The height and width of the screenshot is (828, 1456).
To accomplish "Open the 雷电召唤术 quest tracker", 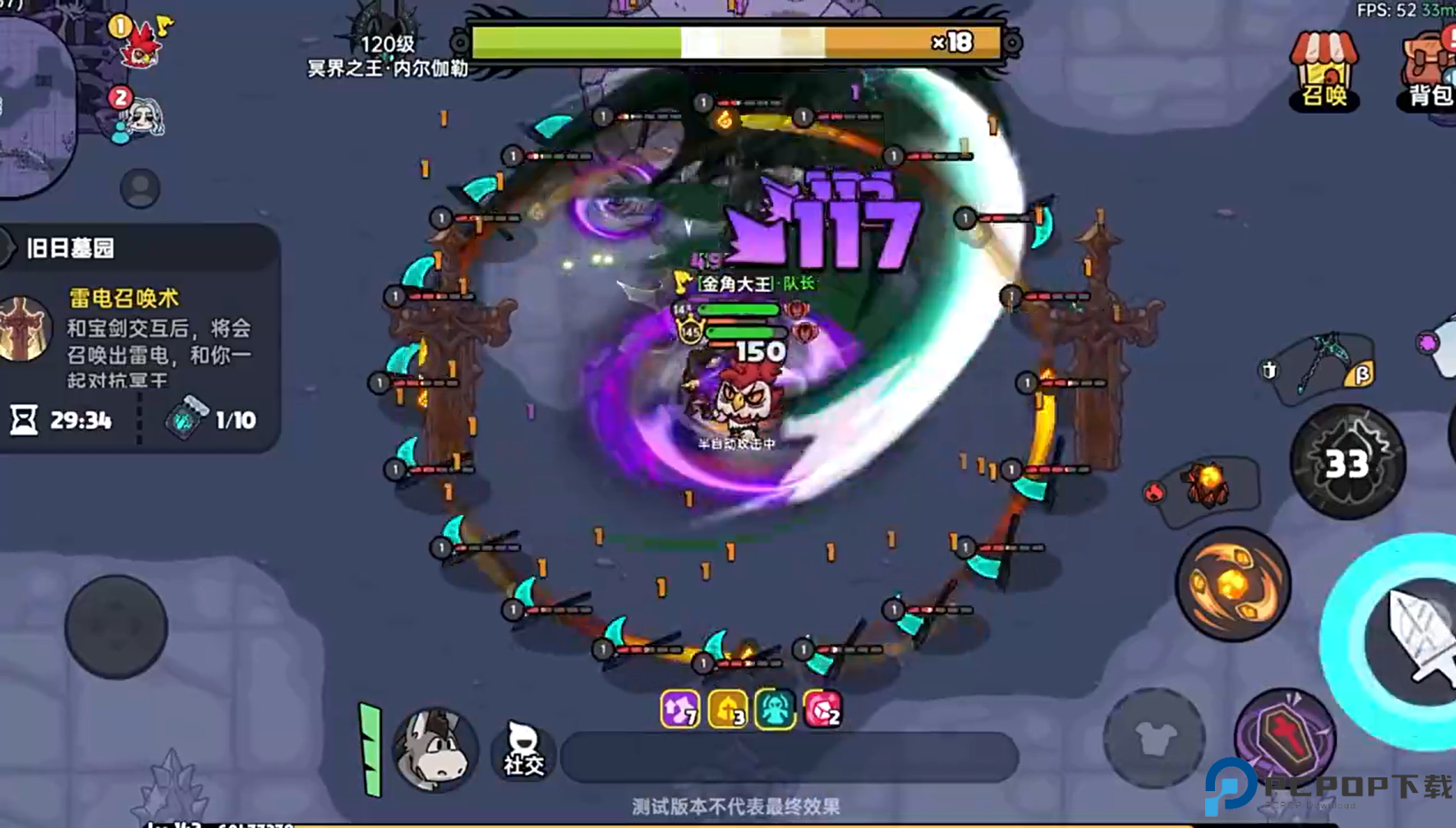I will coord(138,337).
